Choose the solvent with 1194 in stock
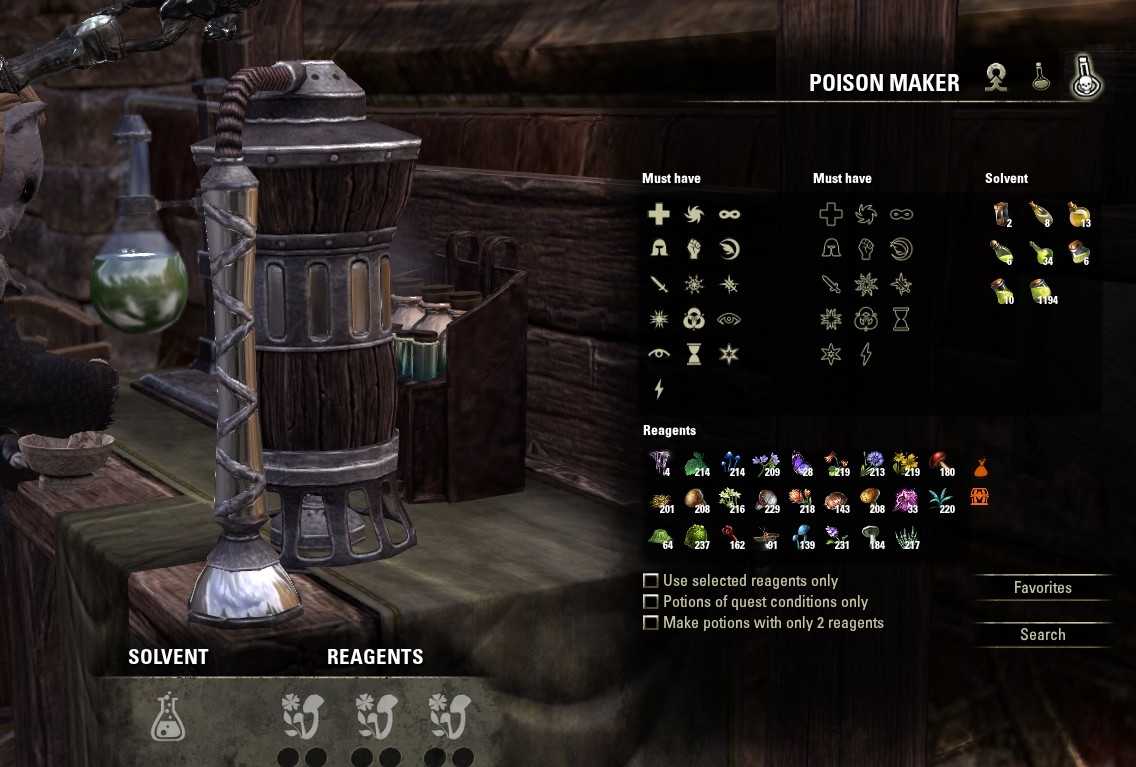This screenshot has height=767, width=1136. coord(1040,292)
